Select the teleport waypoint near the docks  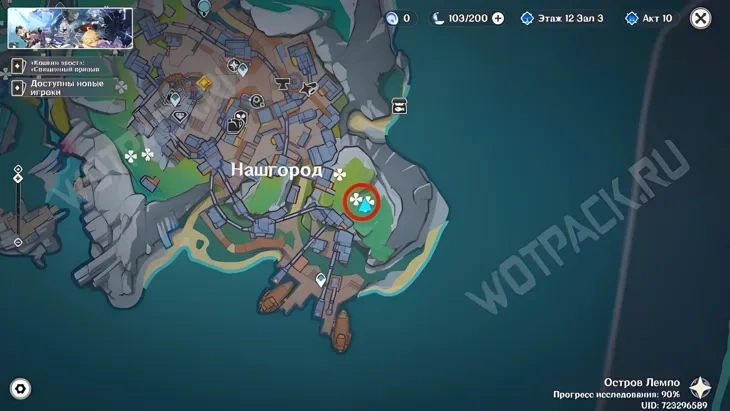point(321,279)
